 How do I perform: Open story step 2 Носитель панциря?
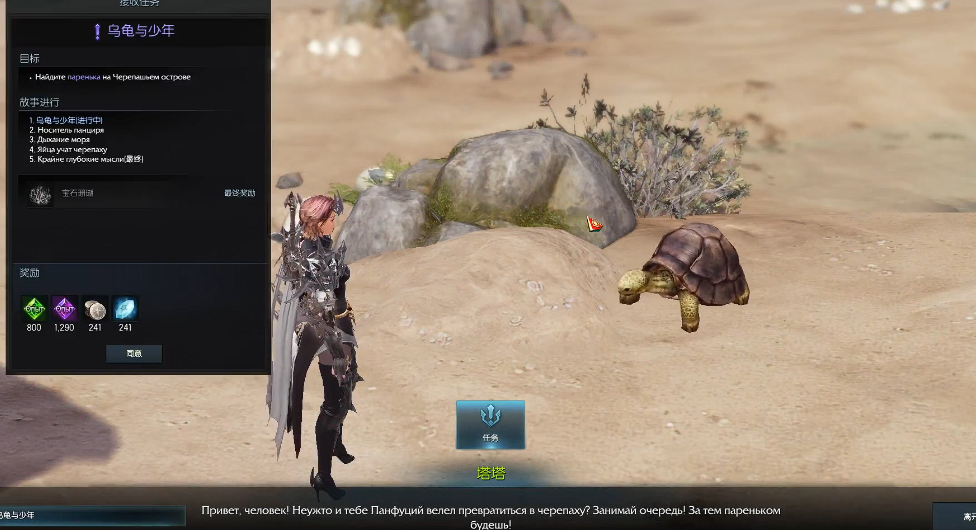coord(66,130)
